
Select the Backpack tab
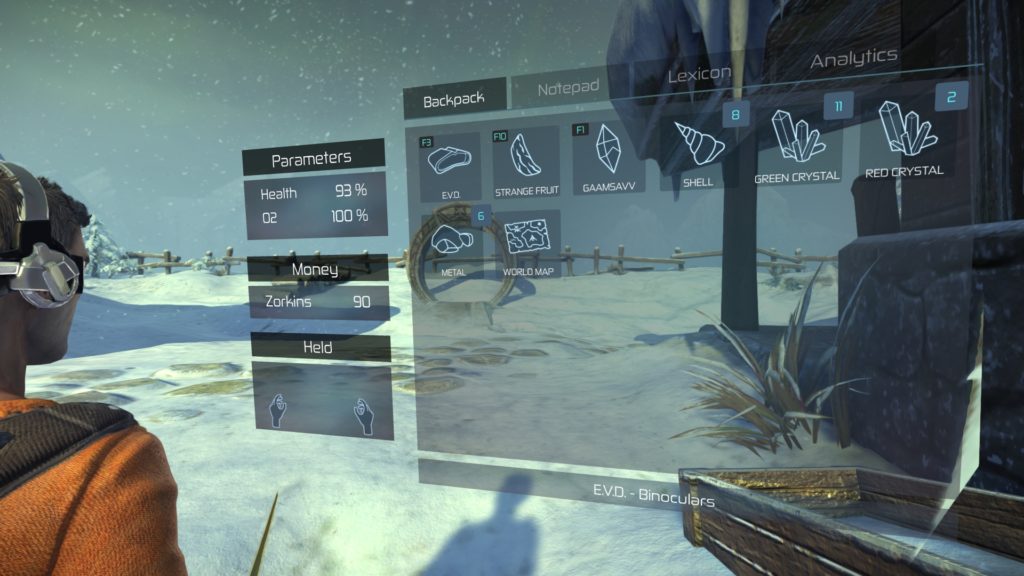pyautogui.click(x=453, y=100)
